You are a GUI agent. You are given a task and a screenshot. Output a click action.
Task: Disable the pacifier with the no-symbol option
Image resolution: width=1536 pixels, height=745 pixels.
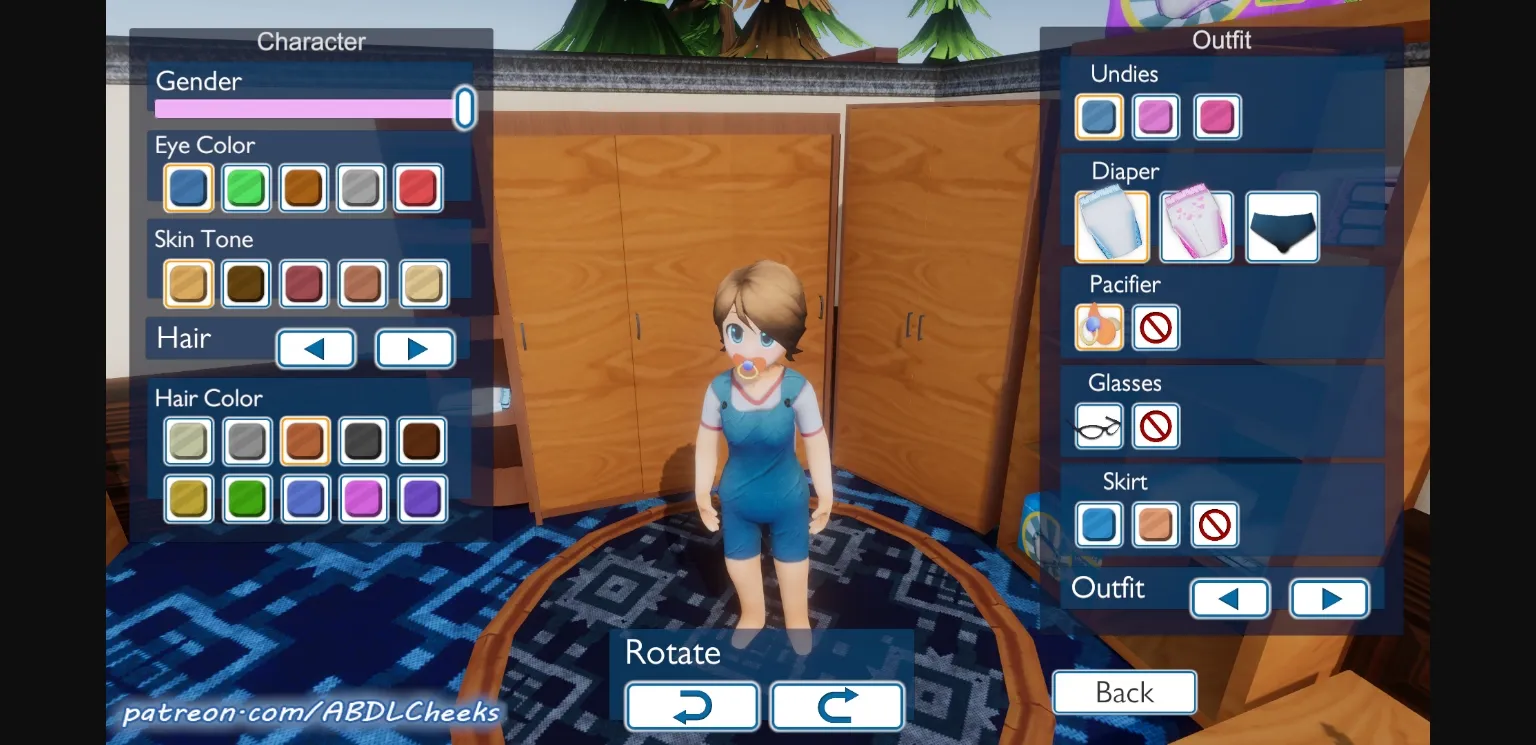tap(1156, 327)
